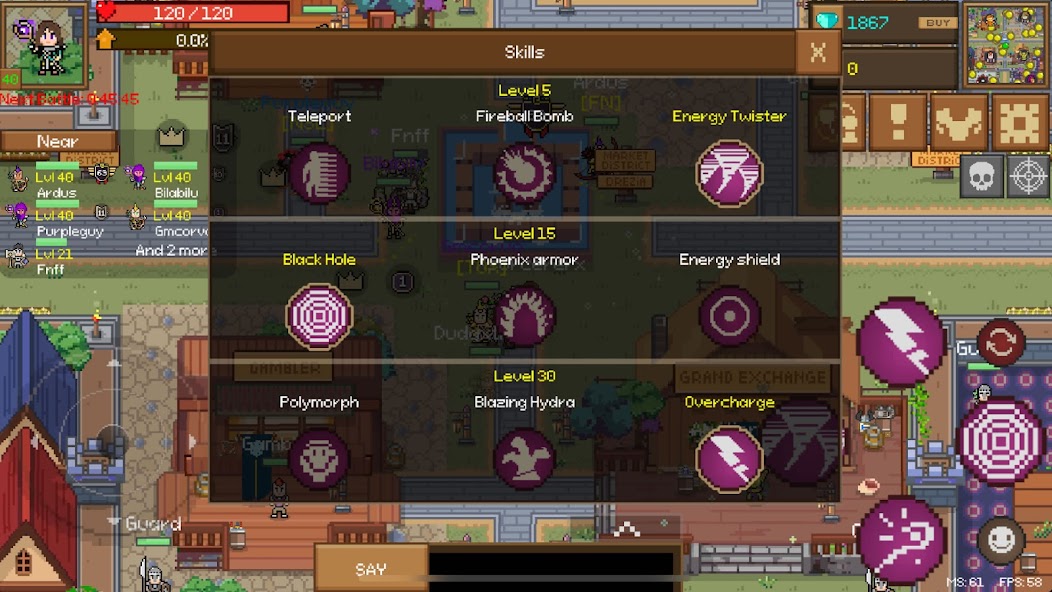Select the Teleport skill
1052x592 pixels.
[319, 173]
